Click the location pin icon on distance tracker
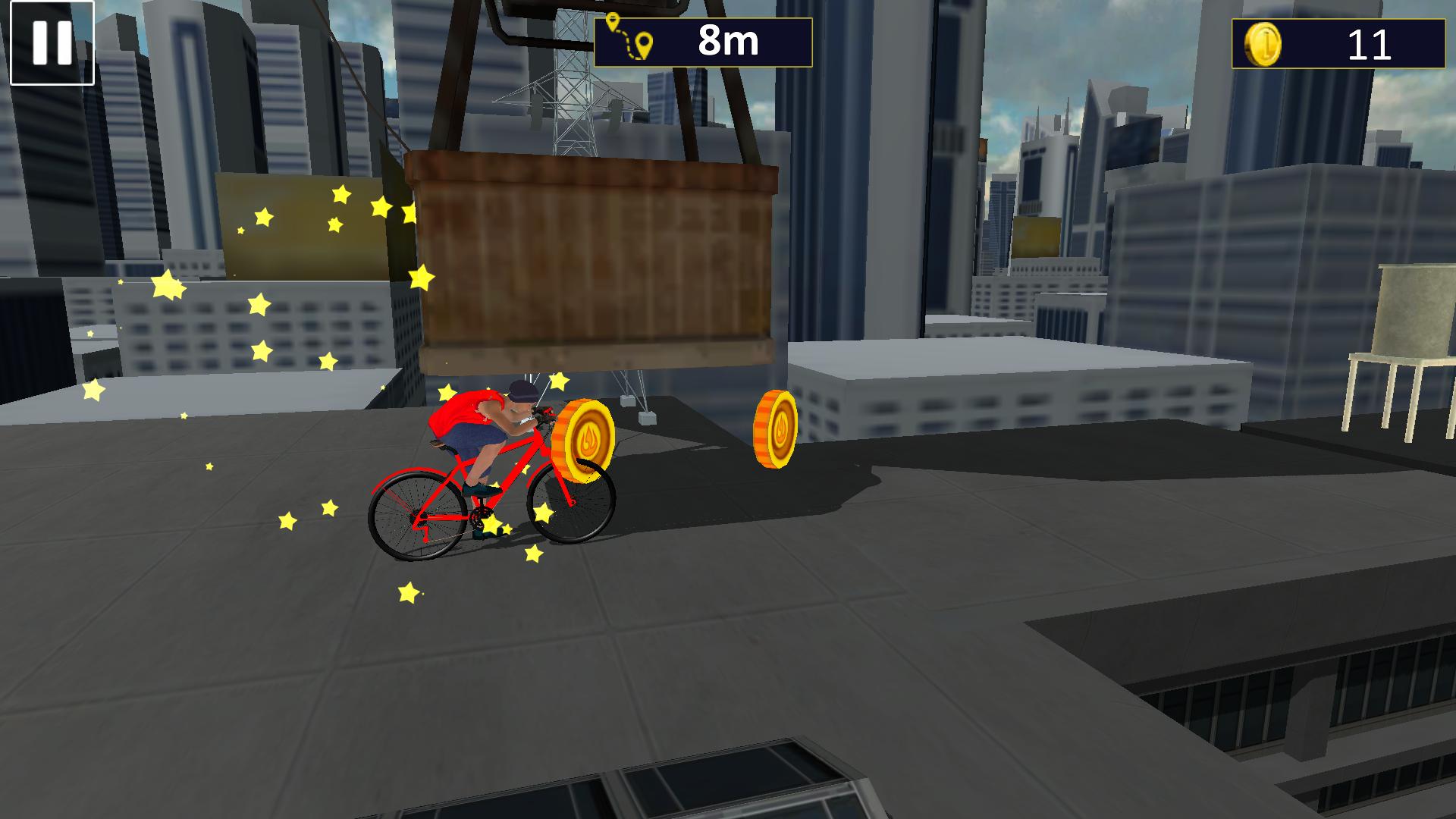 click(x=645, y=42)
